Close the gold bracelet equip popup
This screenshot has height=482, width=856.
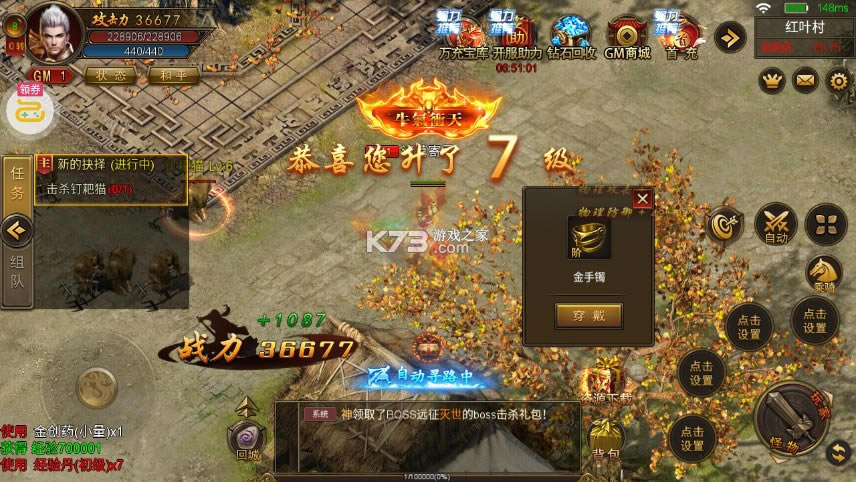[642, 199]
